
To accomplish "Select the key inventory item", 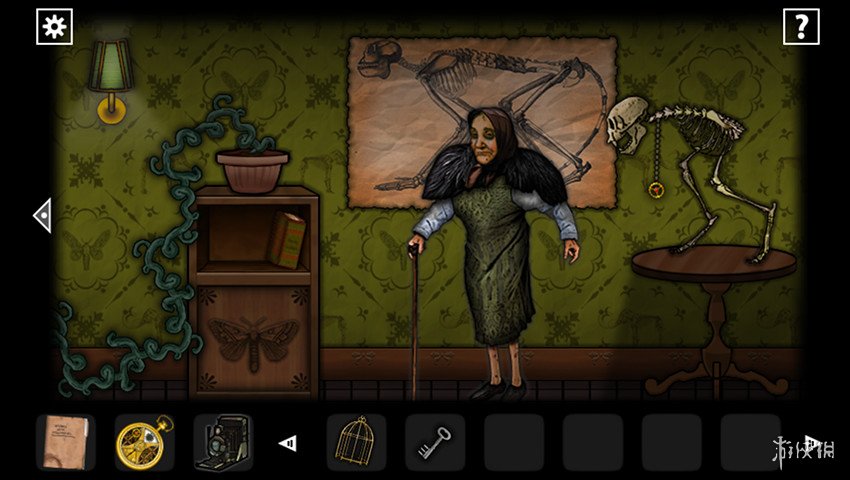I will (435, 442).
